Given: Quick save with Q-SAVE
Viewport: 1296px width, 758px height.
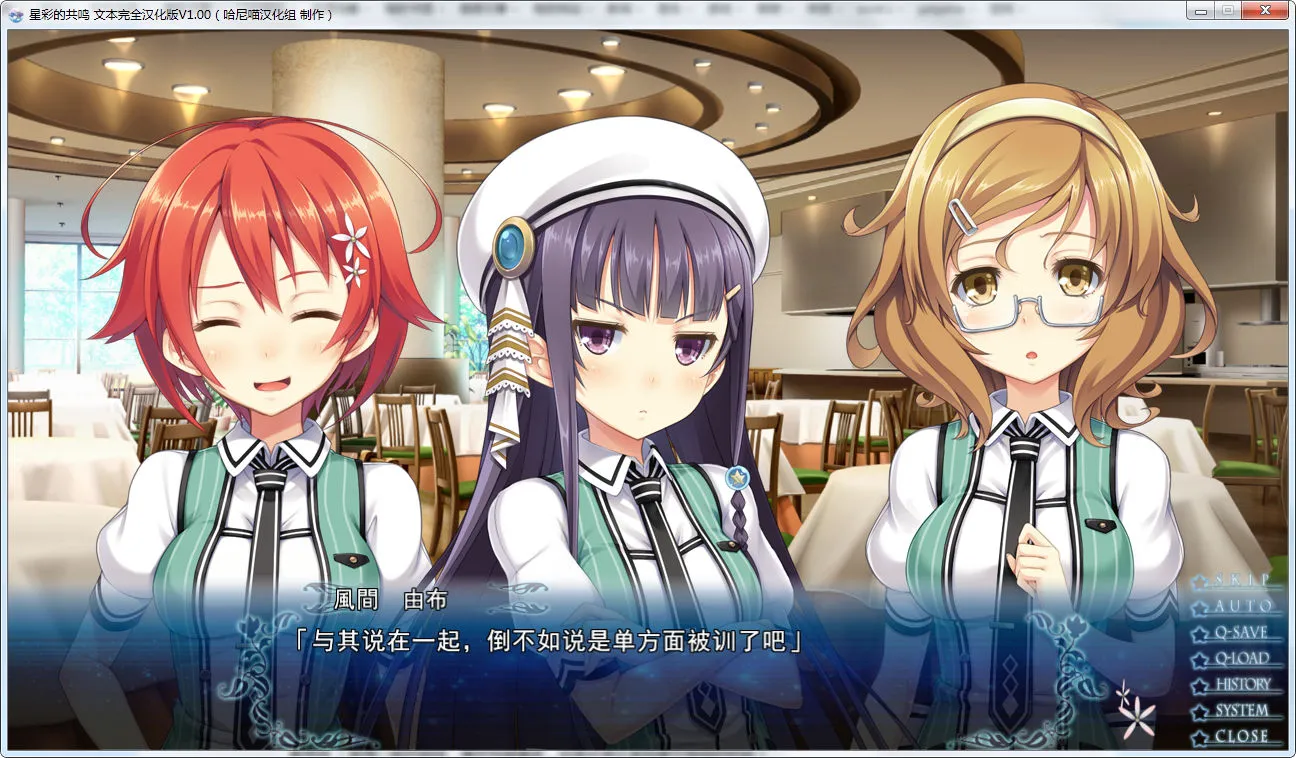Looking at the screenshot, I should [1240, 632].
